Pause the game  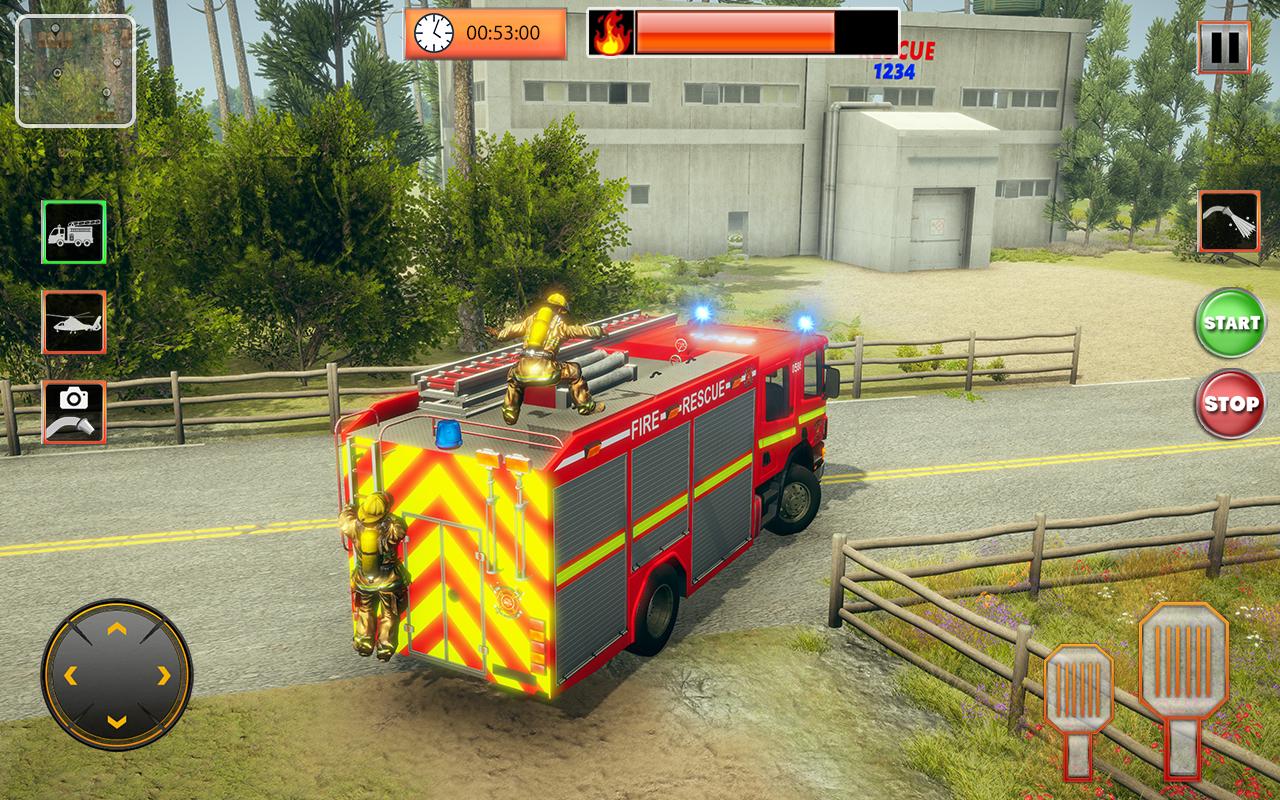point(1223,45)
